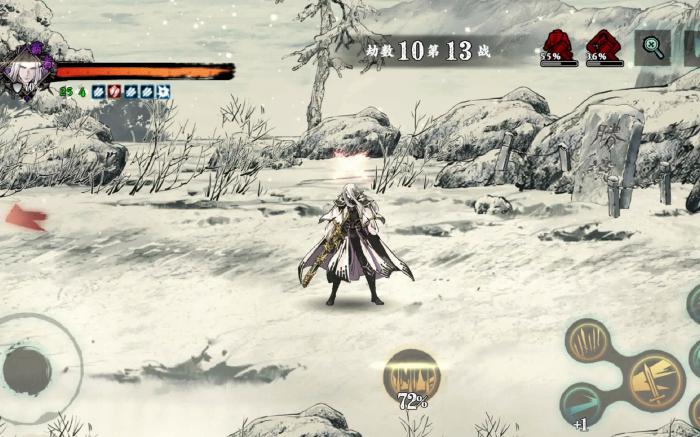Trigger the 72% charged ultimate skill
This screenshot has height=437, width=700.
(412, 377)
